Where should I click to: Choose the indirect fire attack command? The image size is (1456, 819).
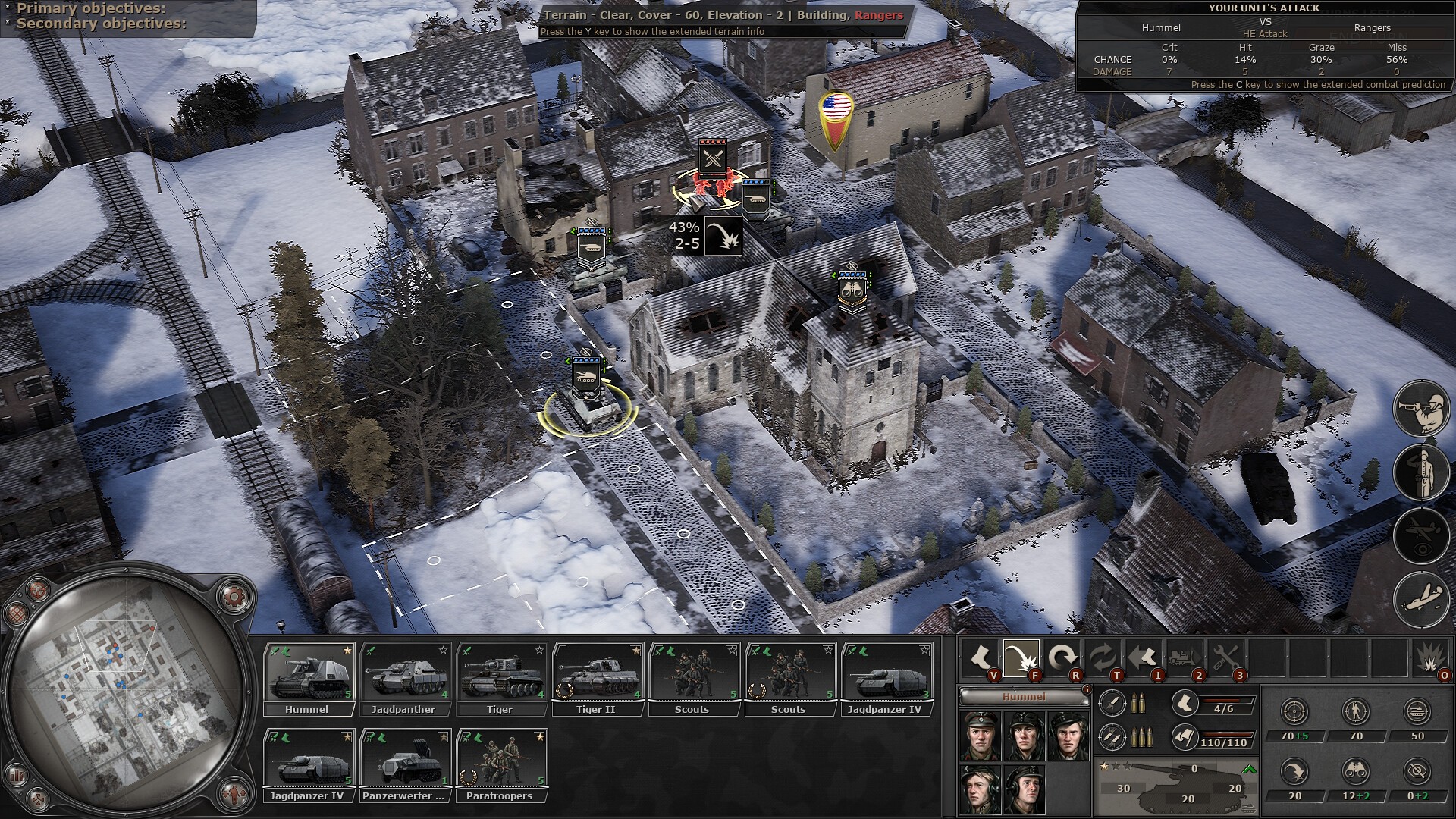(x=1021, y=657)
